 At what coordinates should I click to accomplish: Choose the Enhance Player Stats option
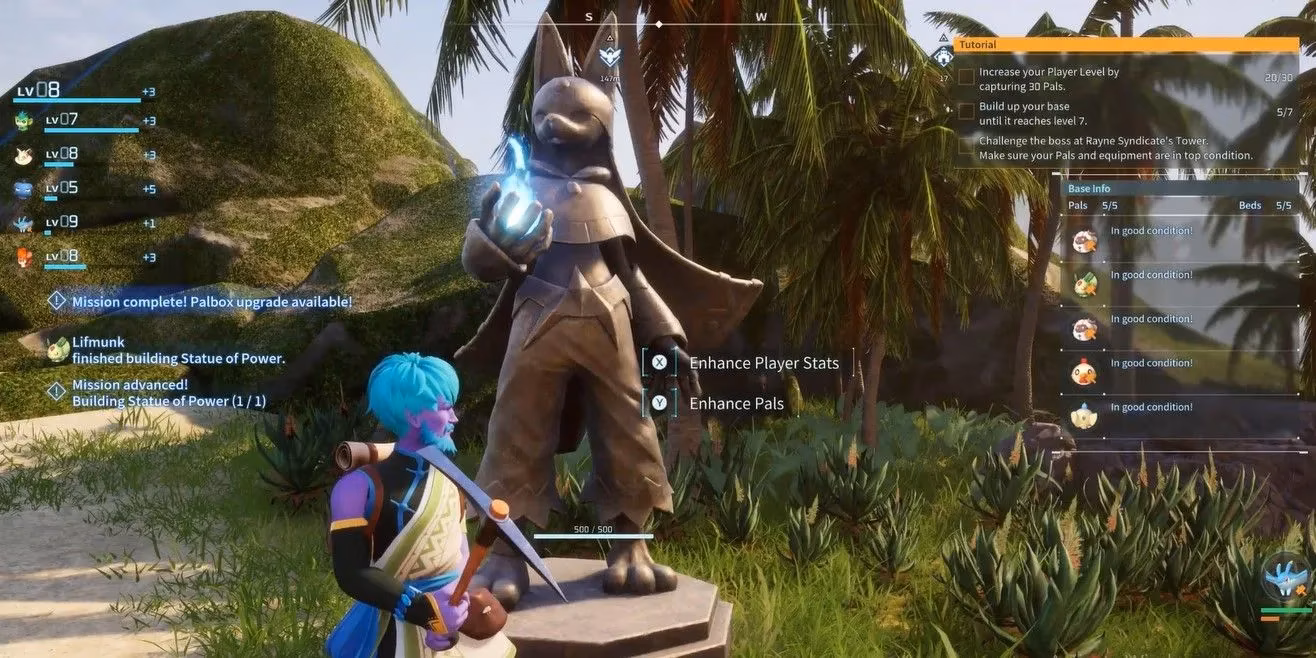763,363
